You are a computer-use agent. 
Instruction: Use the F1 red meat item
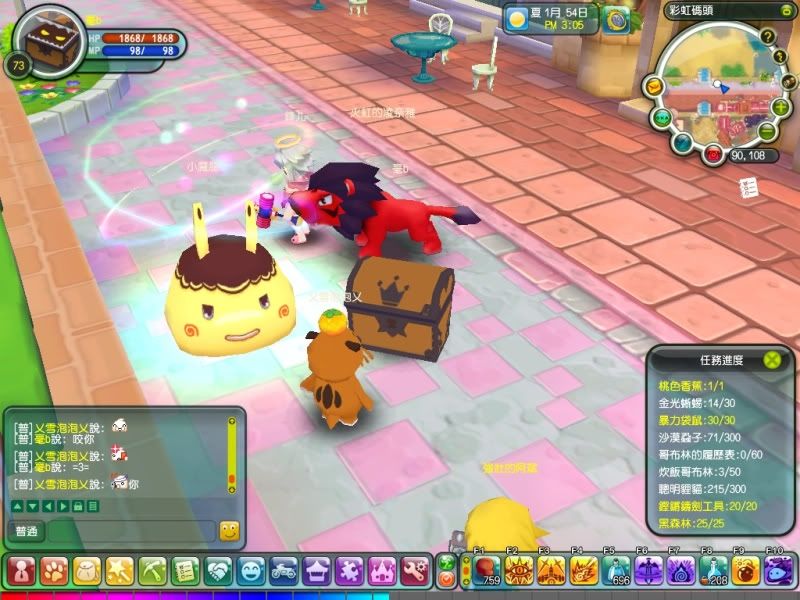(487, 570)
